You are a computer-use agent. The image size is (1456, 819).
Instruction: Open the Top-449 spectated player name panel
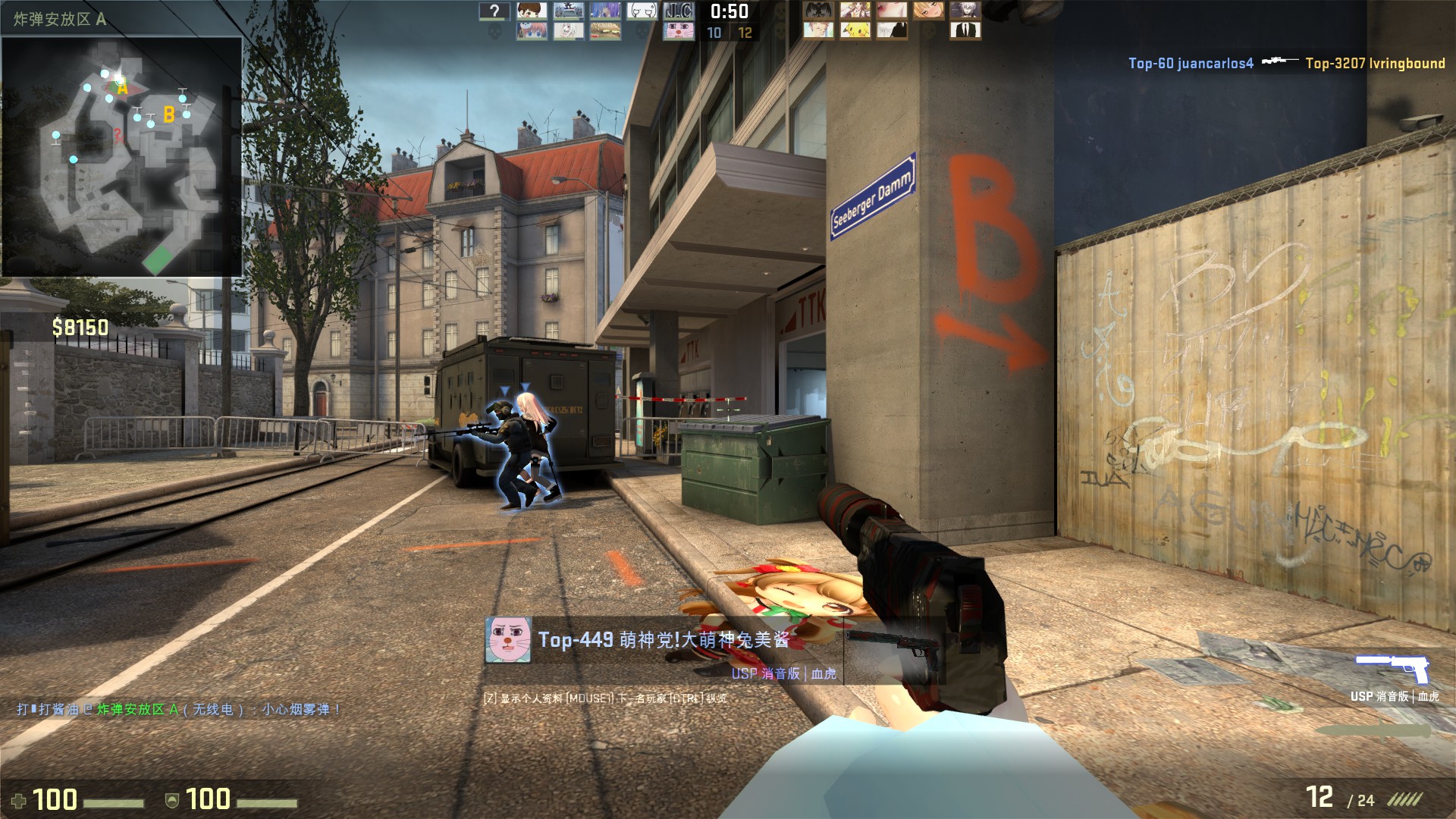tap(664, 640)
